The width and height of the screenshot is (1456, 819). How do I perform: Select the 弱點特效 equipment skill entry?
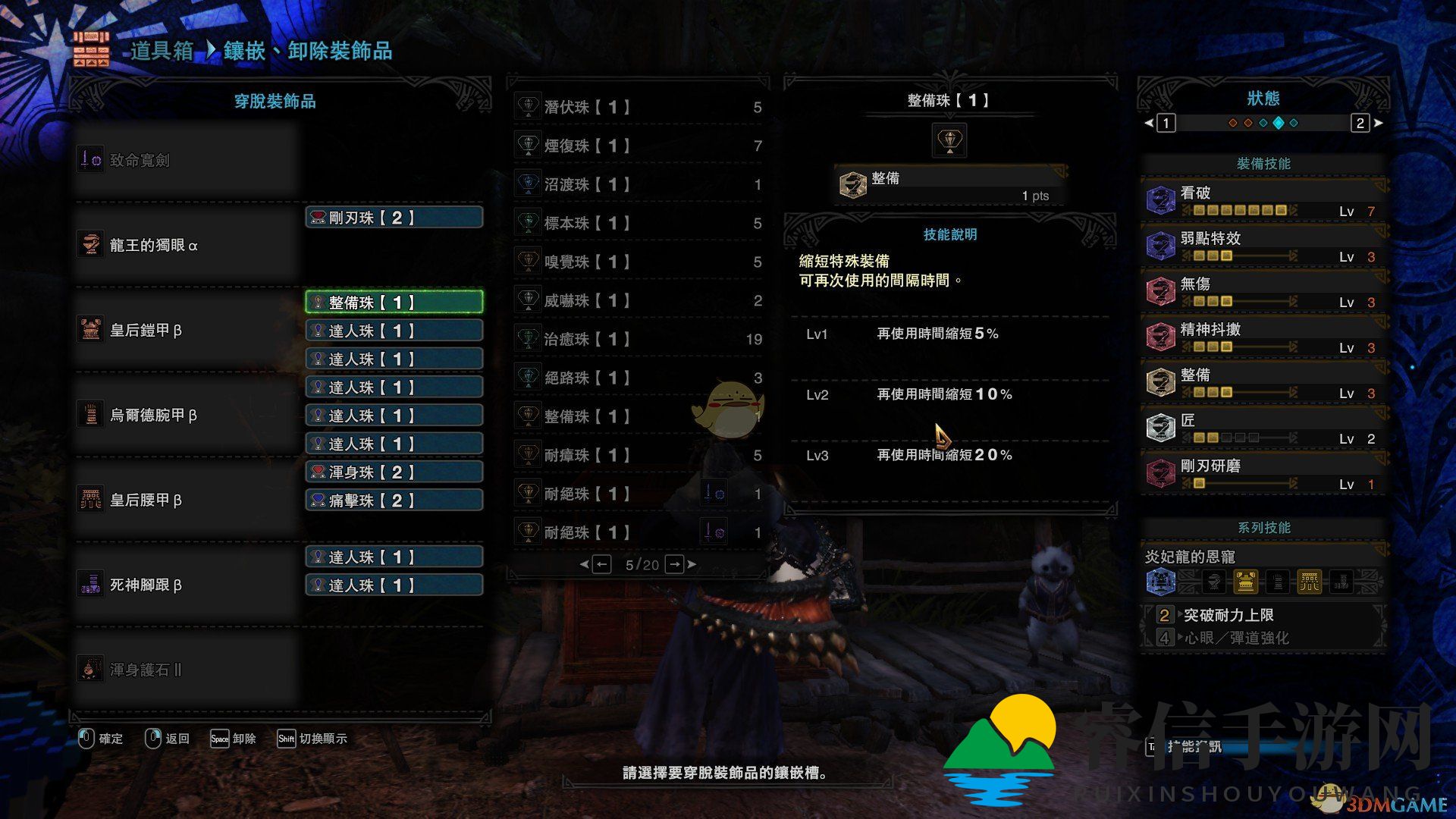(x=1263, y=246)
